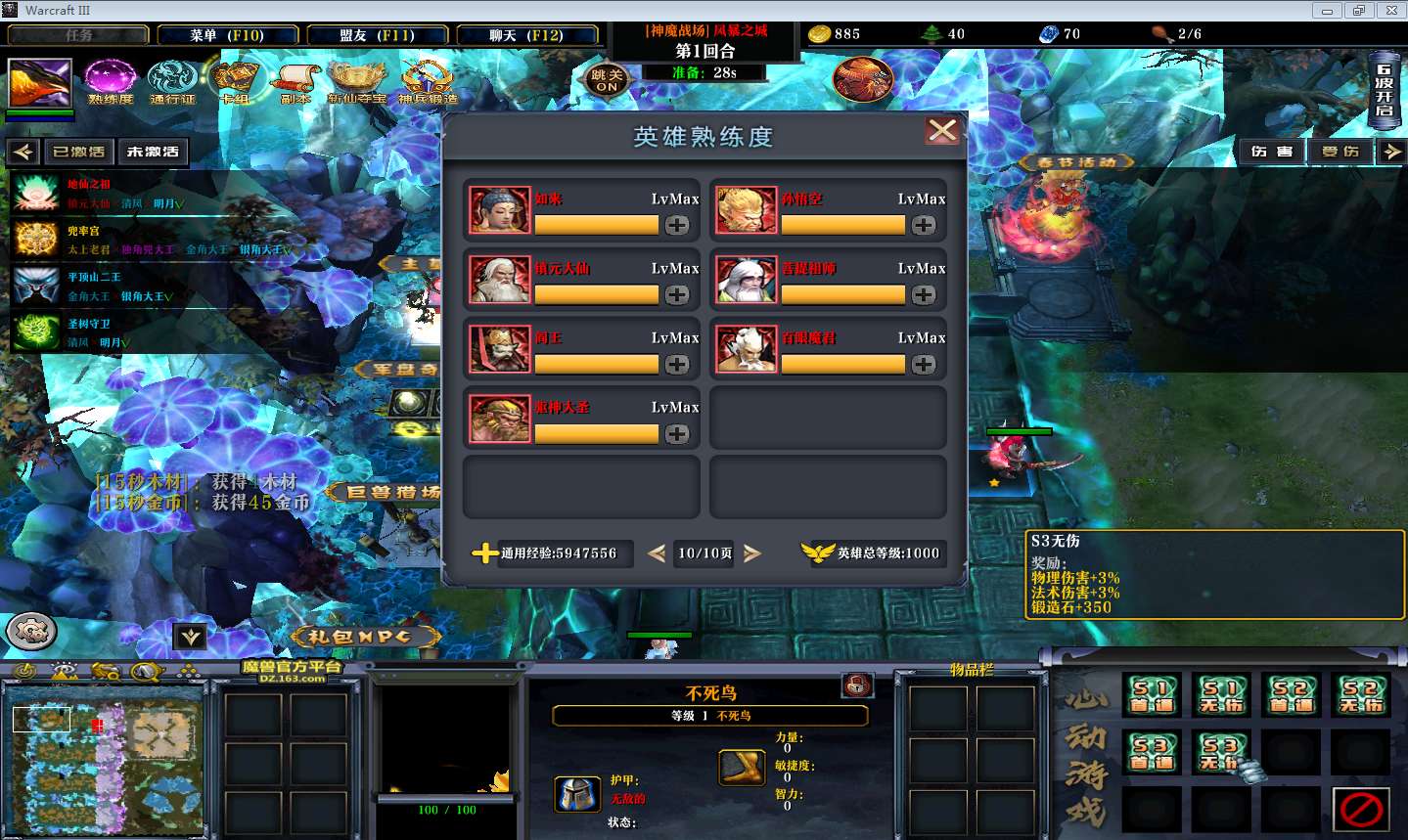
Task: Click the 熟练度 purple orb icon
Action: pyautogui.click(x=110, y=80)
